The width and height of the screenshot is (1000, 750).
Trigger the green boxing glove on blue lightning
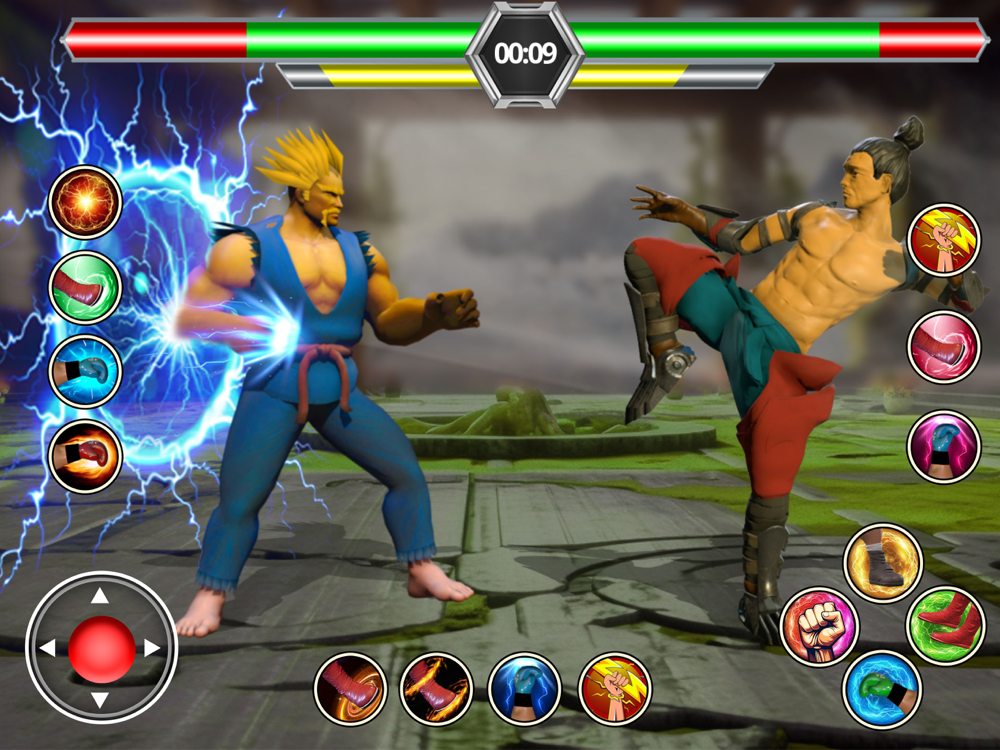(882, 690)
